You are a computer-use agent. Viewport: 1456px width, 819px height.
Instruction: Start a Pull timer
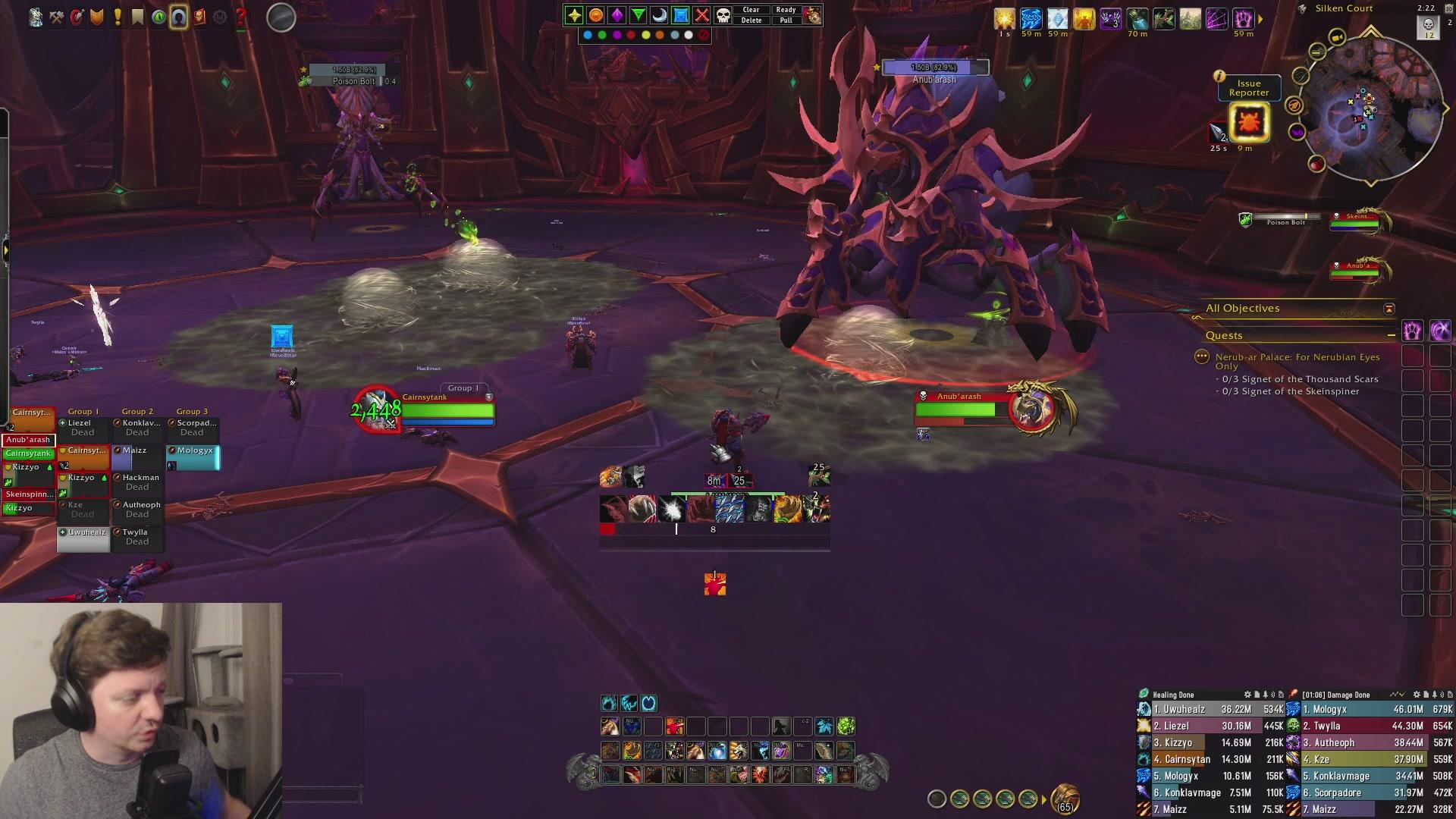[x=786, y=20]
